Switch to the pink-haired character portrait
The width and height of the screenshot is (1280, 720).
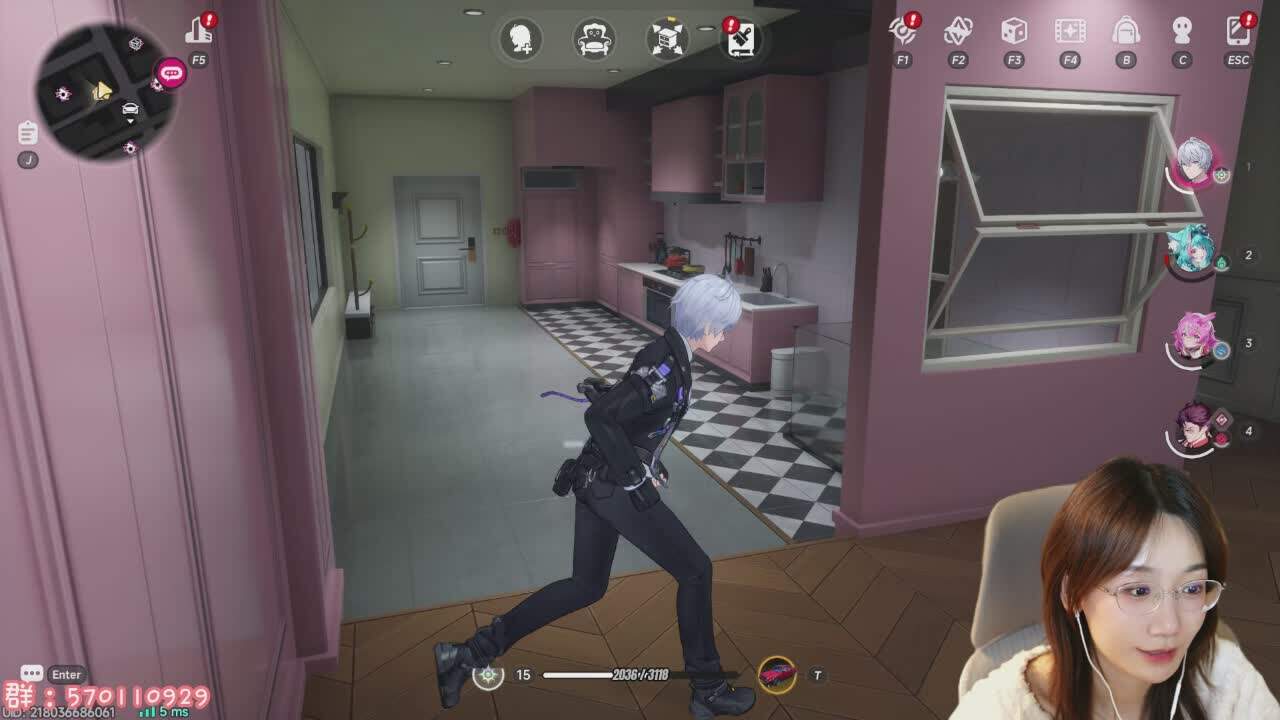click(x=1191, y=339)
